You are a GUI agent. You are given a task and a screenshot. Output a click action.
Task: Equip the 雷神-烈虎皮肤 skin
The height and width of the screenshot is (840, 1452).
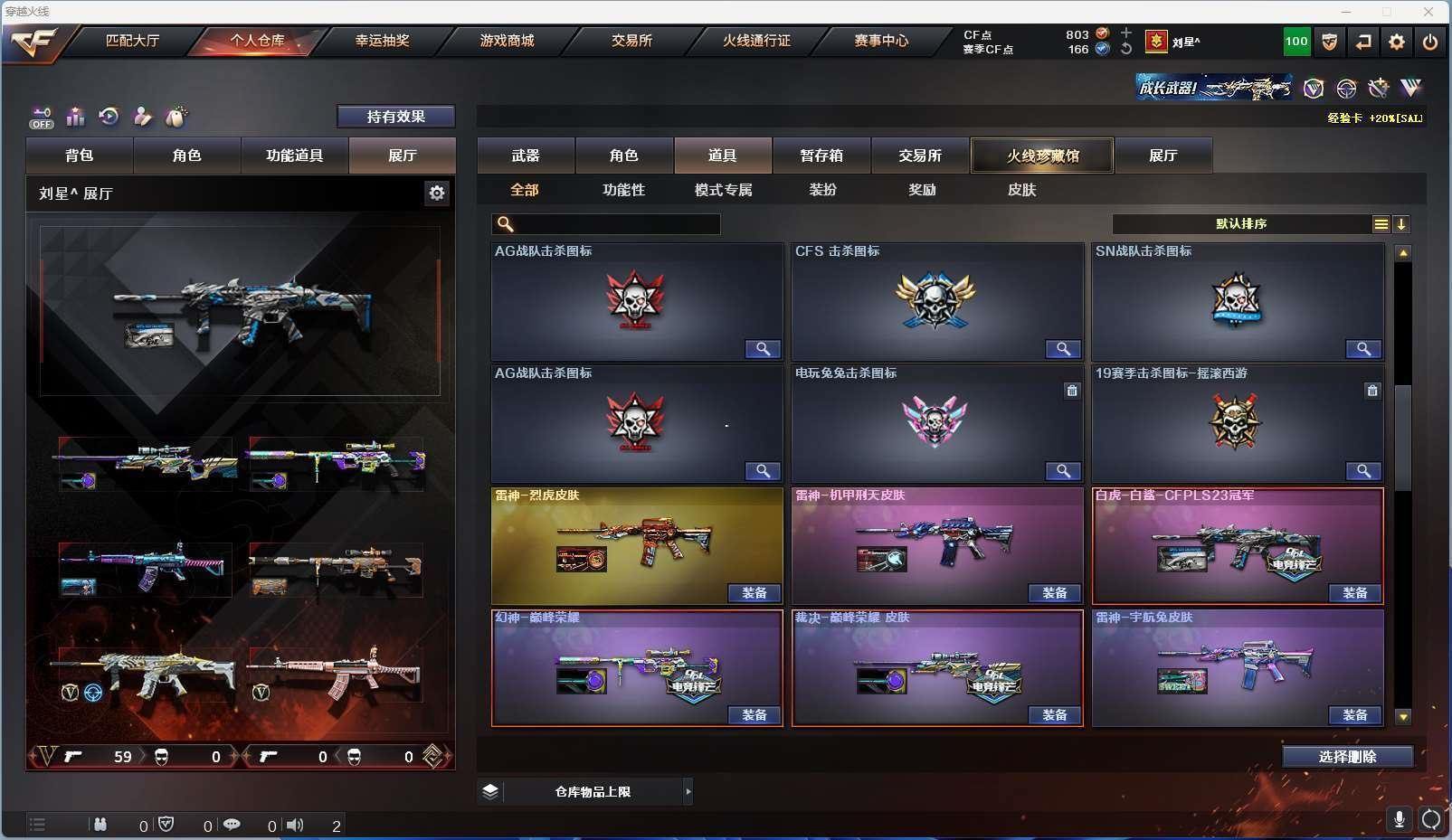[754, 593]
